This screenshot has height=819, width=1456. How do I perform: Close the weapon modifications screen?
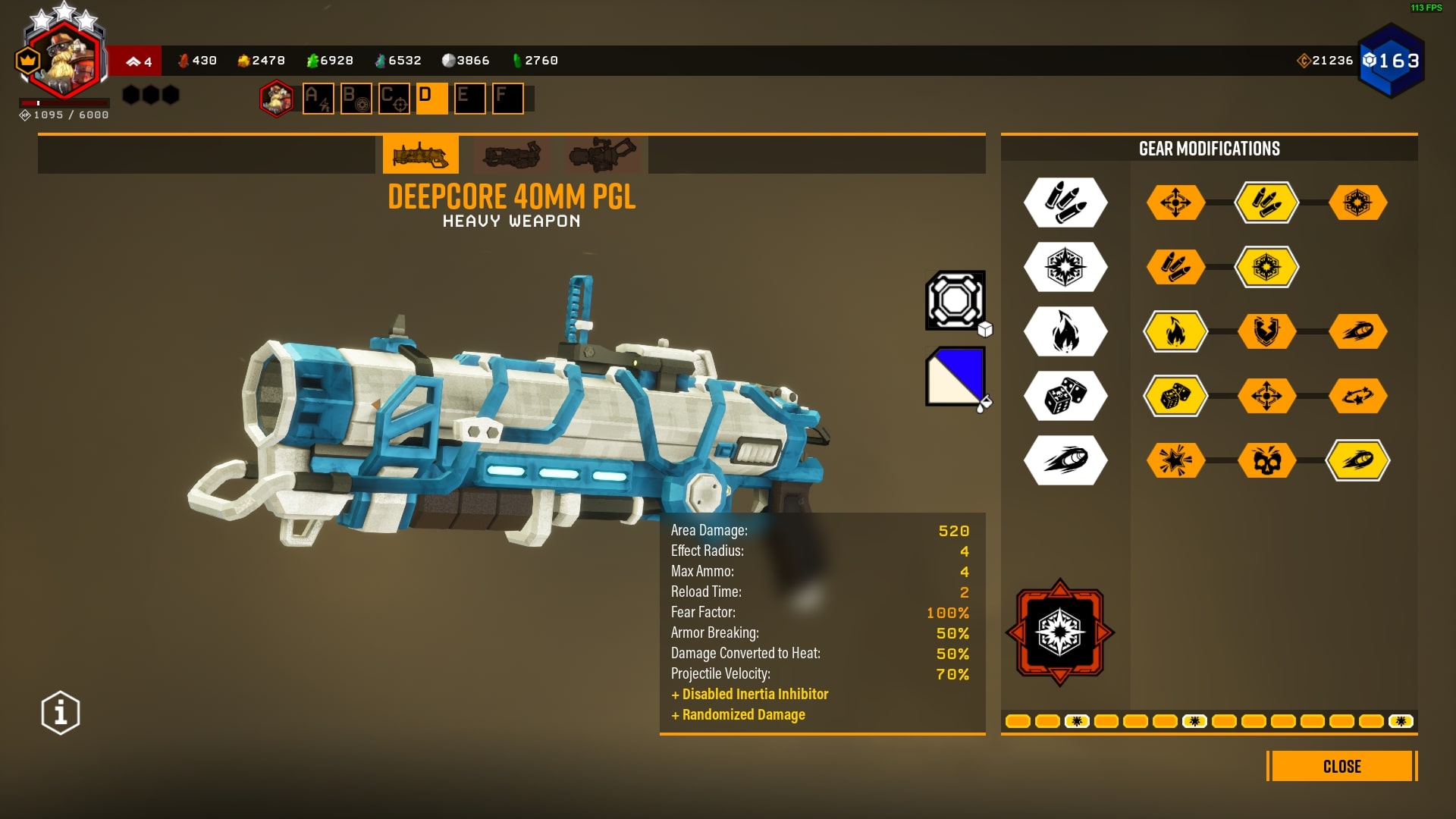click(1341, 766)
